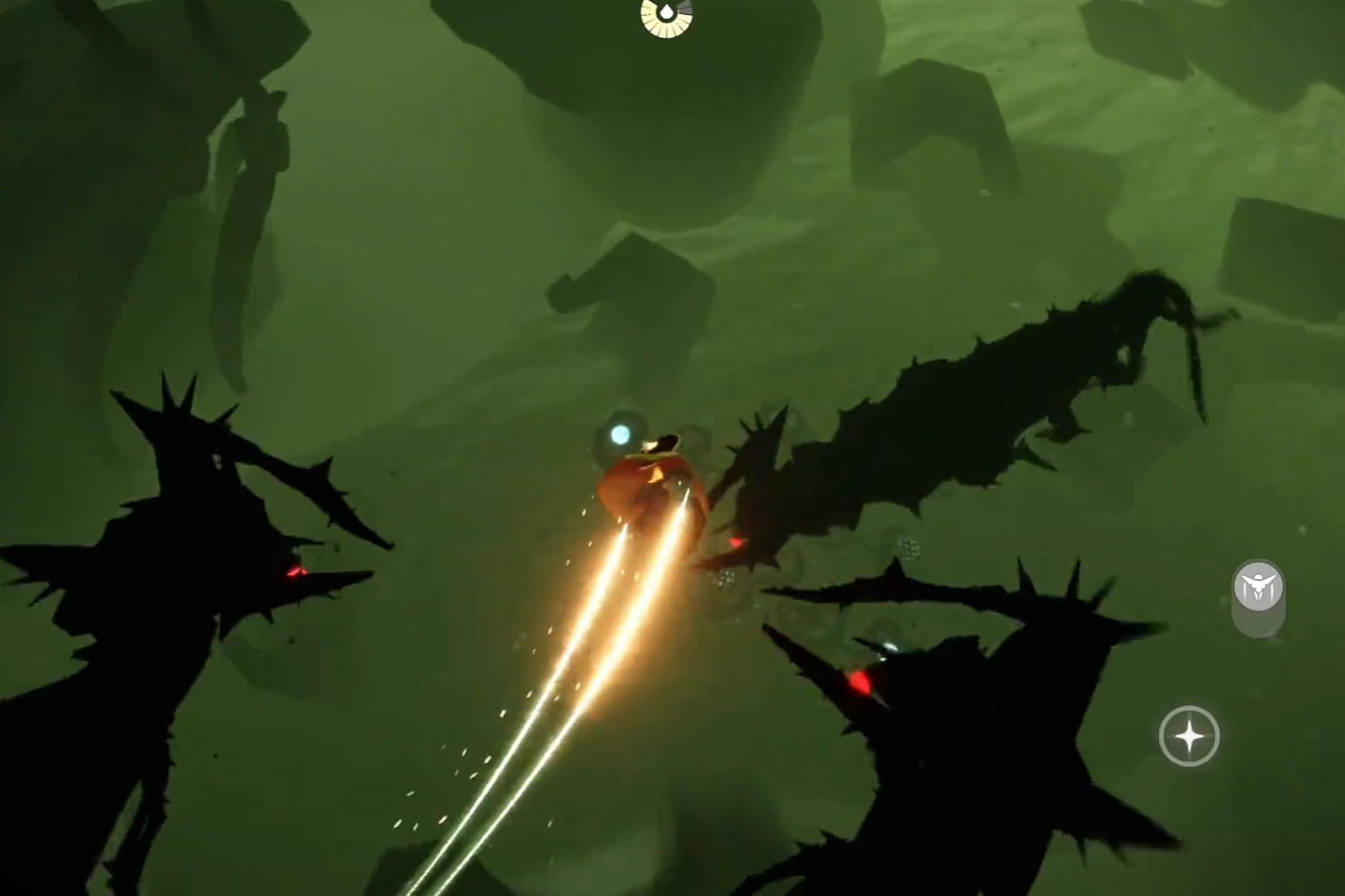The image size is (1345, 896).
Task: Tap the four-point star call button
Action: click(1188, 736)
